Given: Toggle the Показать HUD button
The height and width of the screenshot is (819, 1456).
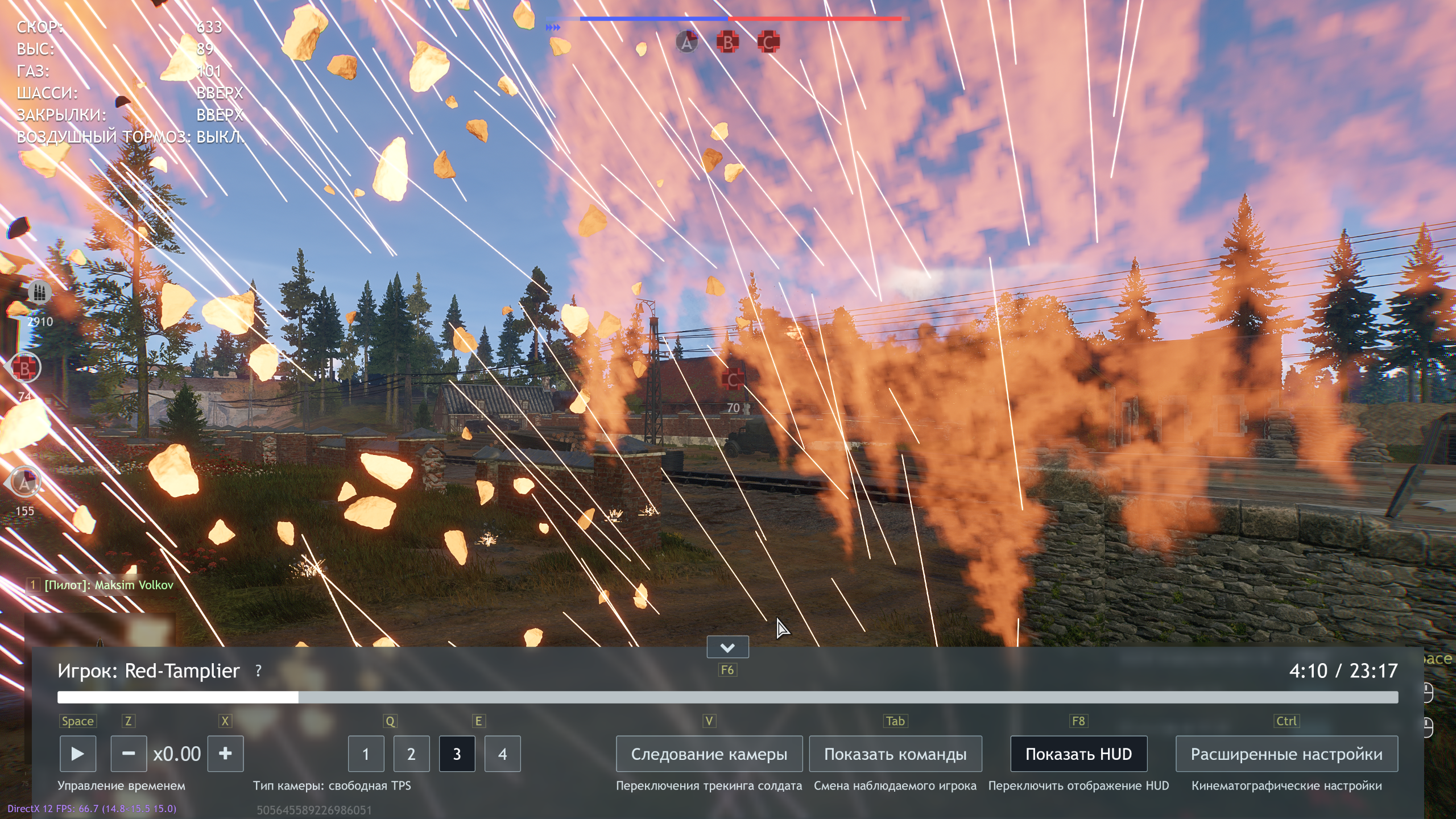Looking at the screenshot, I should coord(1078,754).
